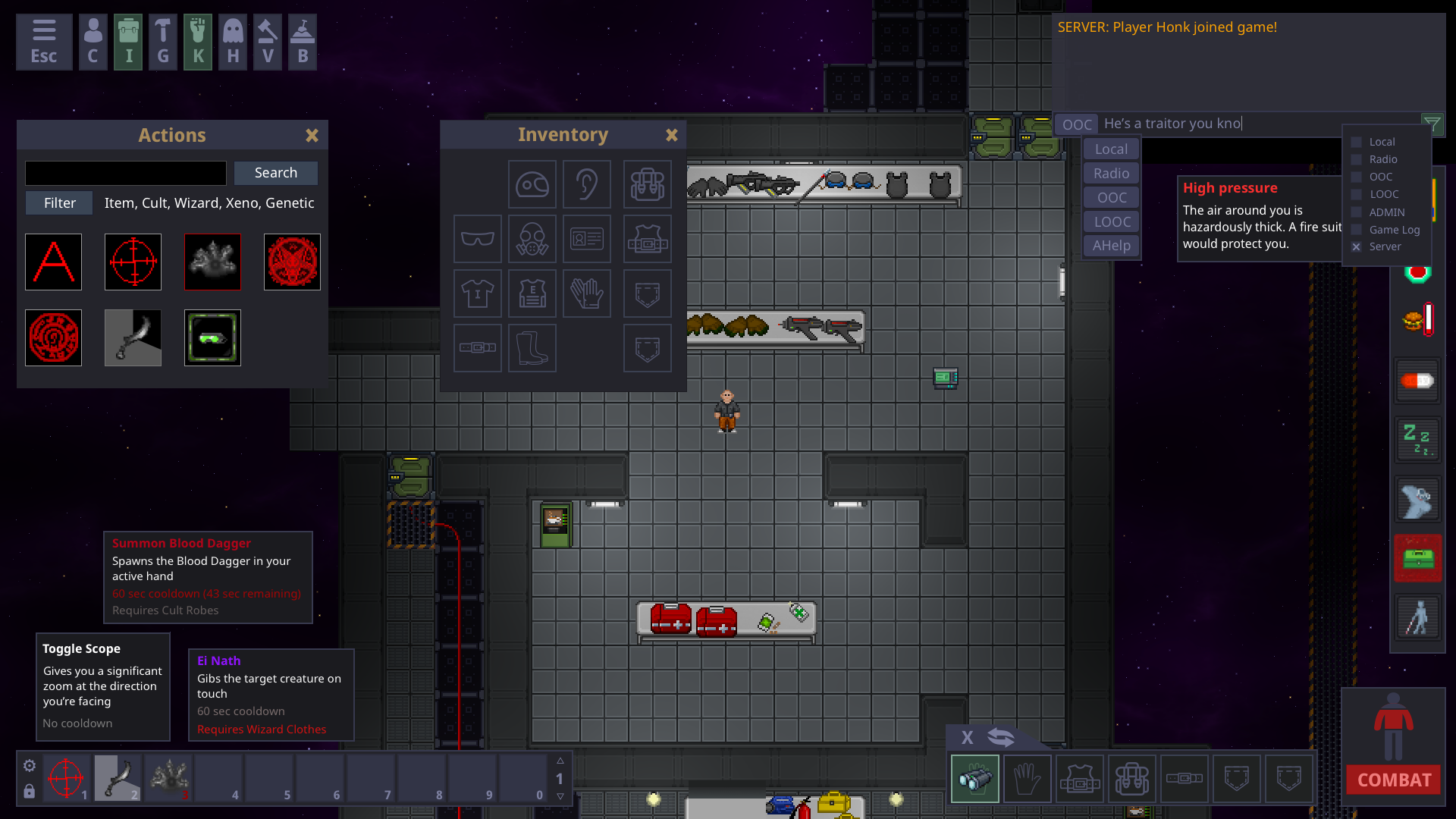1456x819 pixels.
Task: Open the hotbar settings gear
Action: 30,766
